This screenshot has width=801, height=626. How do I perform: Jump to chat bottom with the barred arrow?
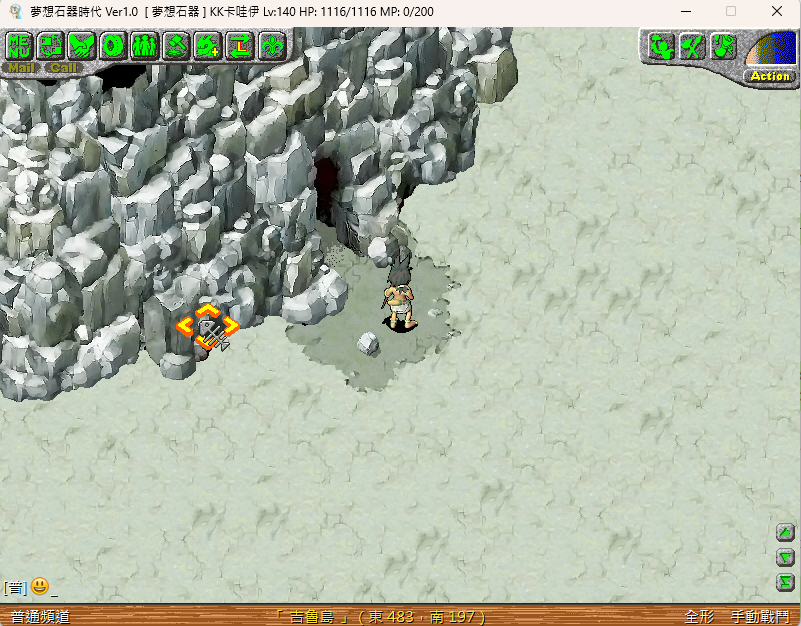pyautogui.click(x=786, y=582)
